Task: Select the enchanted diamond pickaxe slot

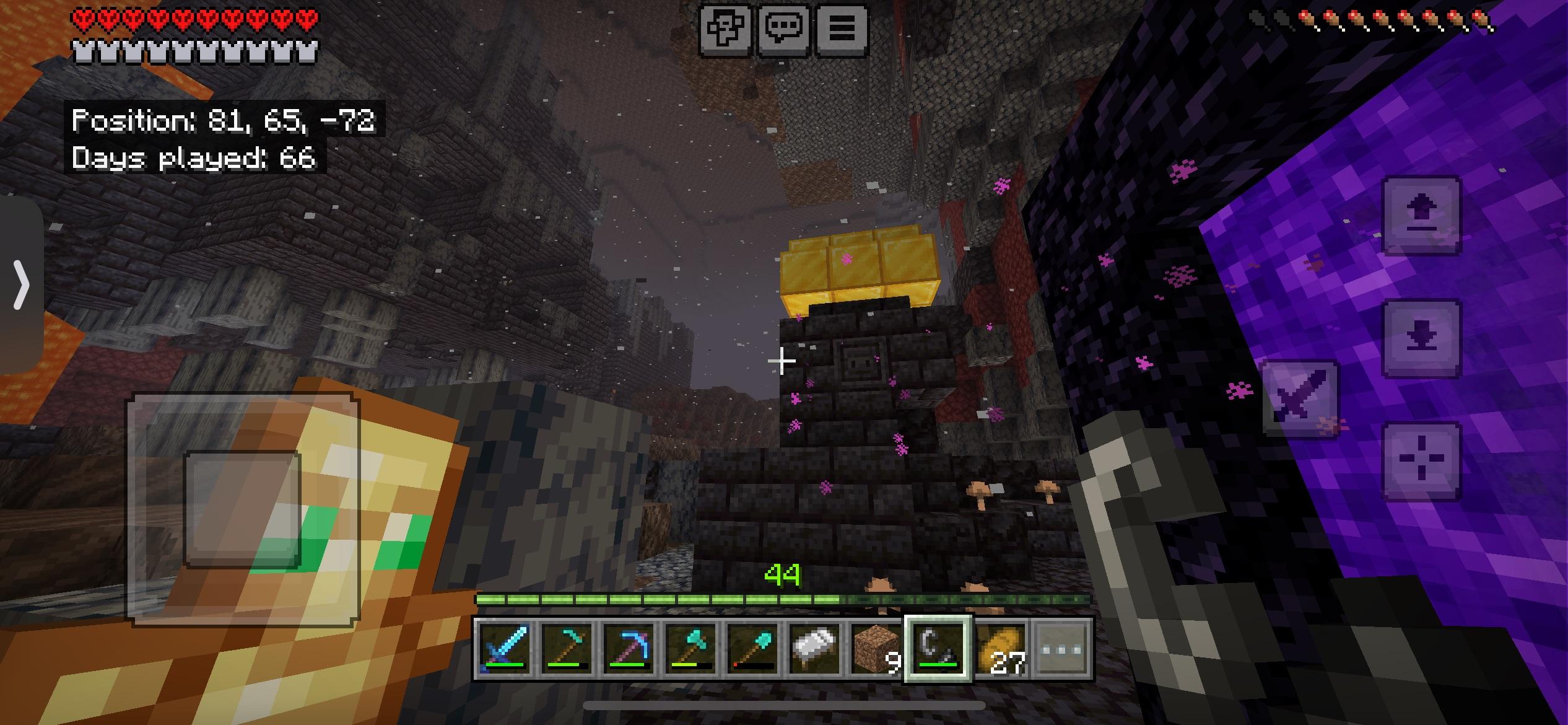Action: tap(628, 649)
